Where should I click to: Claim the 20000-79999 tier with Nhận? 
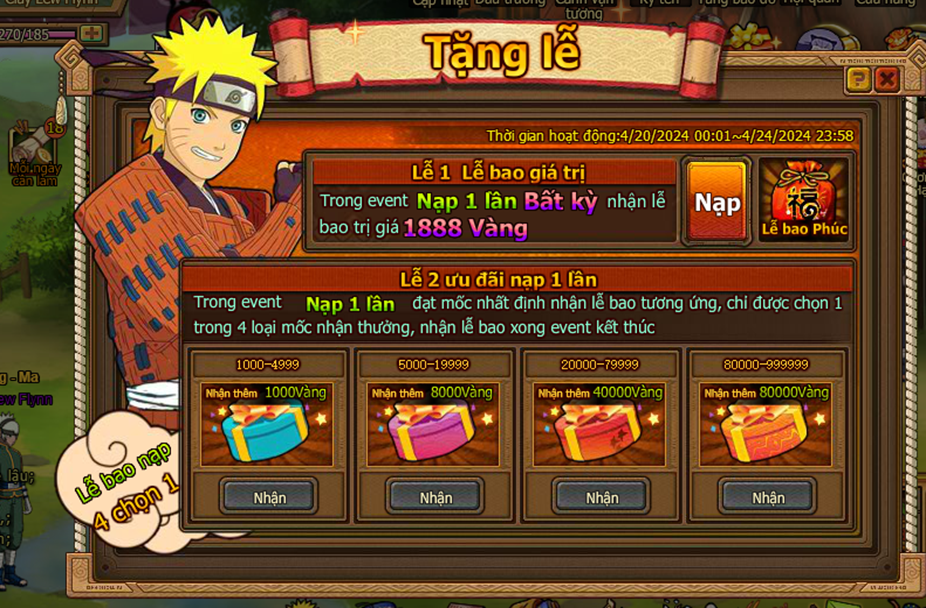pos(602,497)
